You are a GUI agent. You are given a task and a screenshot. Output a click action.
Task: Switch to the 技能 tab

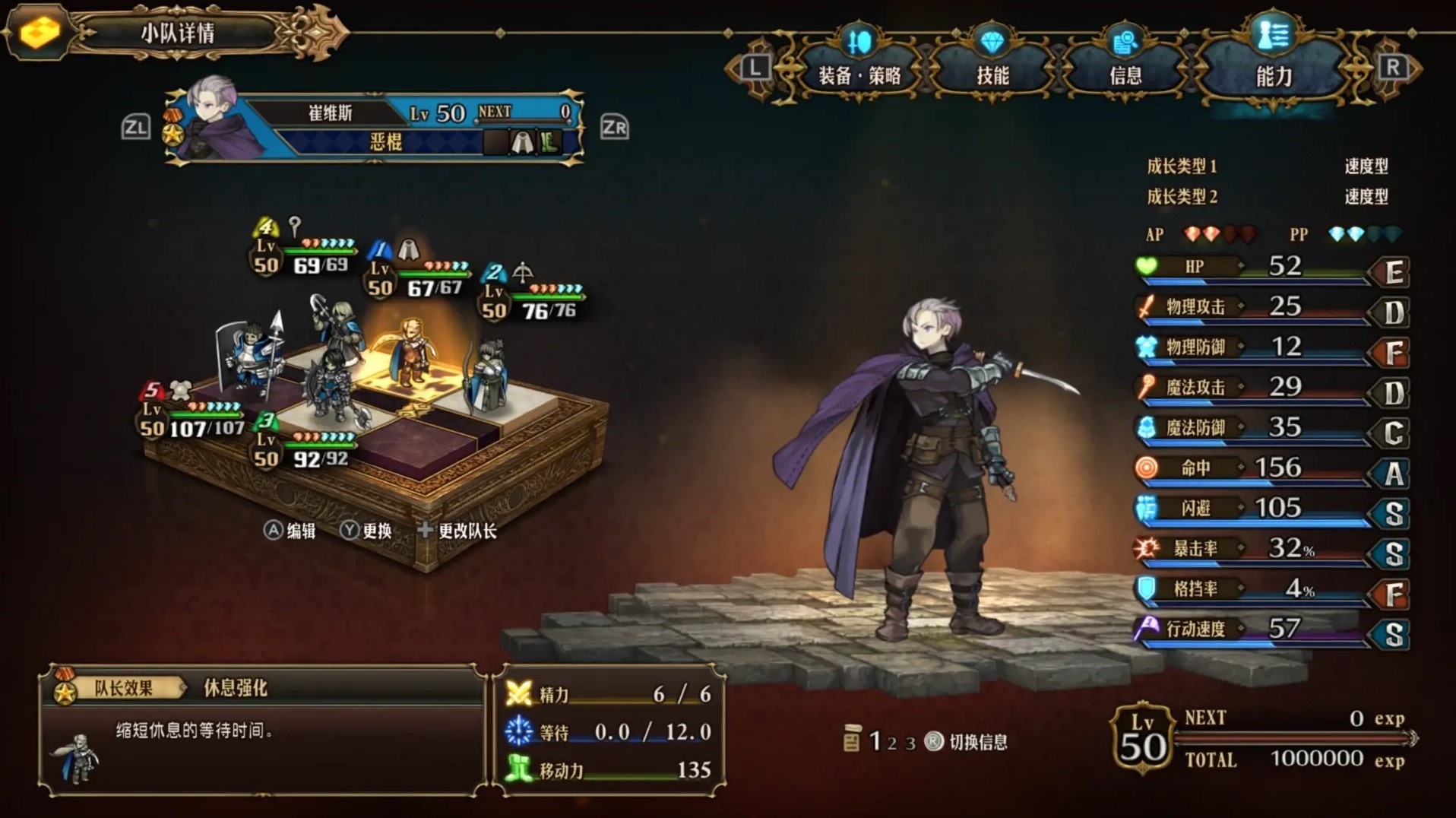pos(992,75)
